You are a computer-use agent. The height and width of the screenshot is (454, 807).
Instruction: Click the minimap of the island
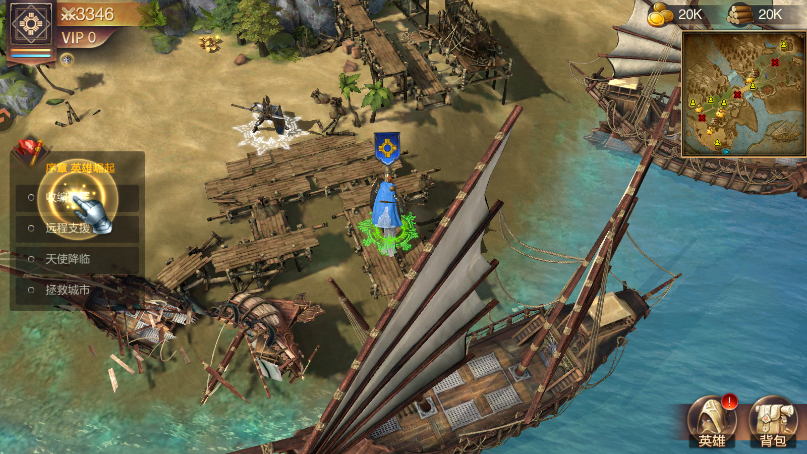coord(743,93)
